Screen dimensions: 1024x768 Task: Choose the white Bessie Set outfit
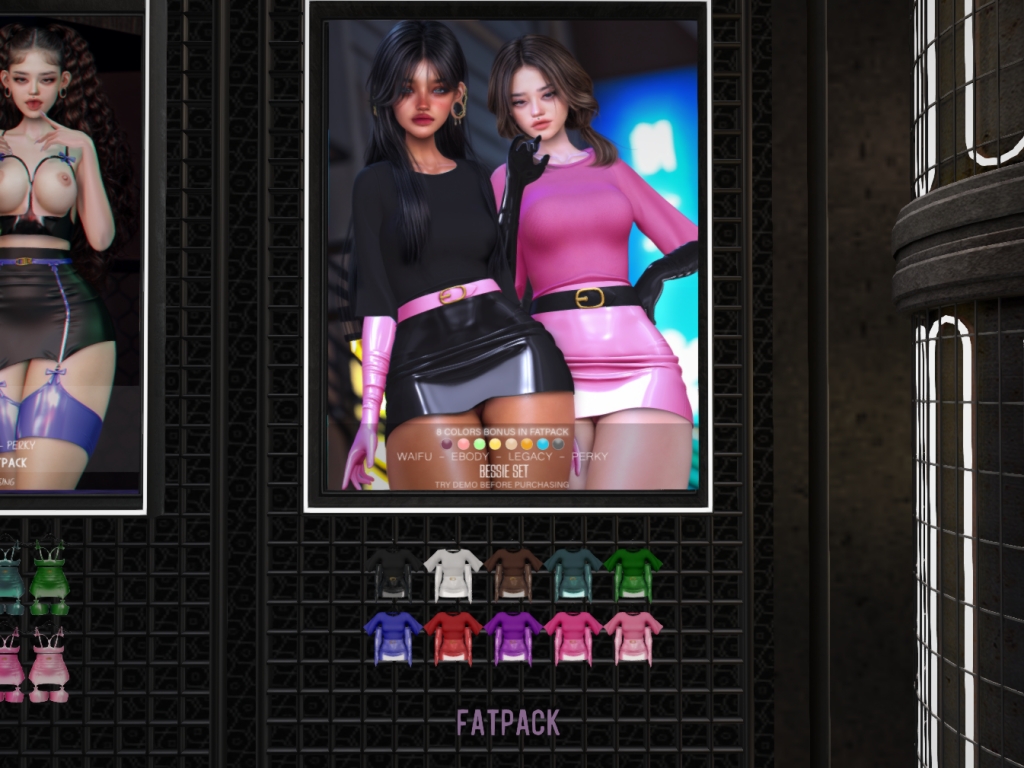point(453,574)
